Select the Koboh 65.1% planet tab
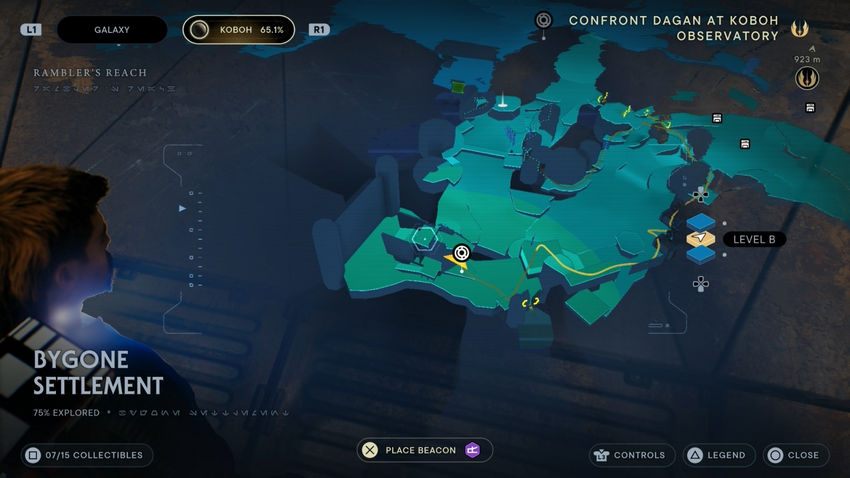 pos(239,30)
